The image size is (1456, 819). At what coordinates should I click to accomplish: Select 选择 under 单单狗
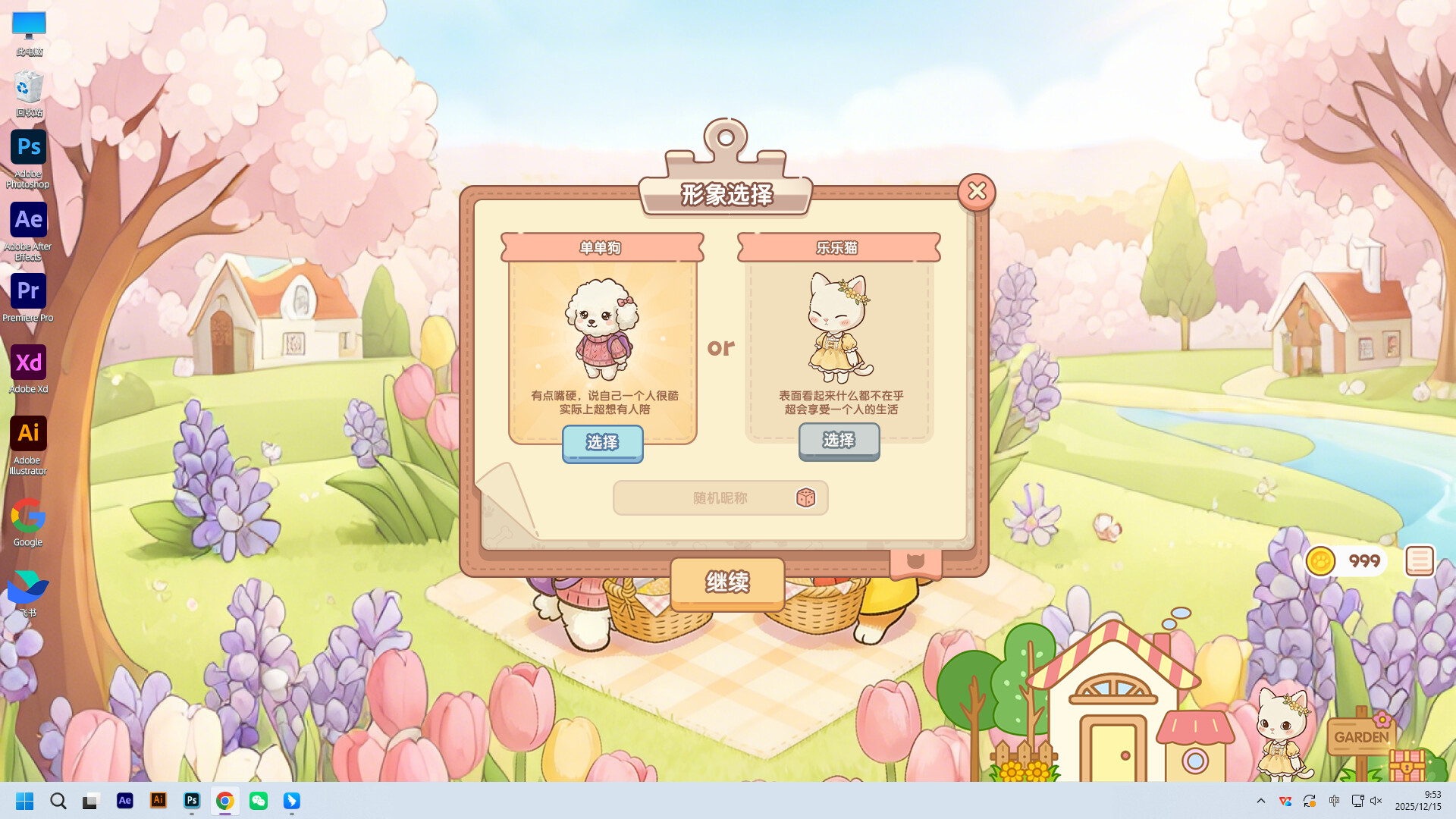click(602, 444)
